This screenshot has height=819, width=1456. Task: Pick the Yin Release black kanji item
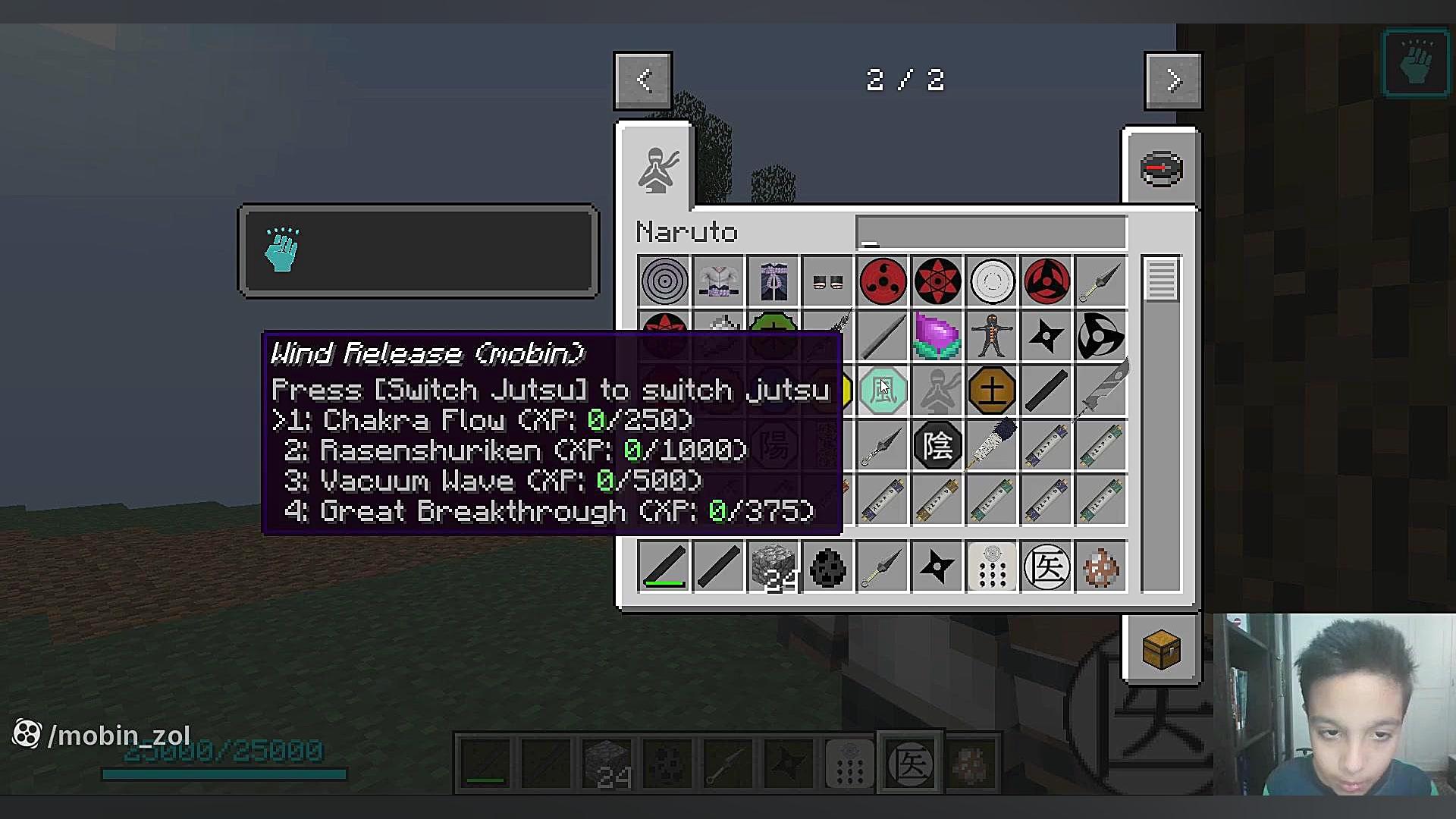pyautogui.click(x=937, y=445)
